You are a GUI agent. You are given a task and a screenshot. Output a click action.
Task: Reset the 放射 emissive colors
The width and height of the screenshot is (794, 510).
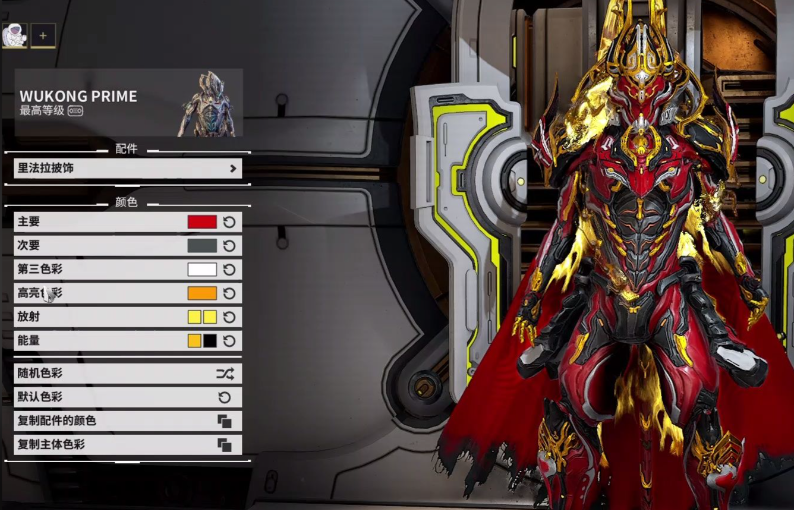click(x=229, y=317)
